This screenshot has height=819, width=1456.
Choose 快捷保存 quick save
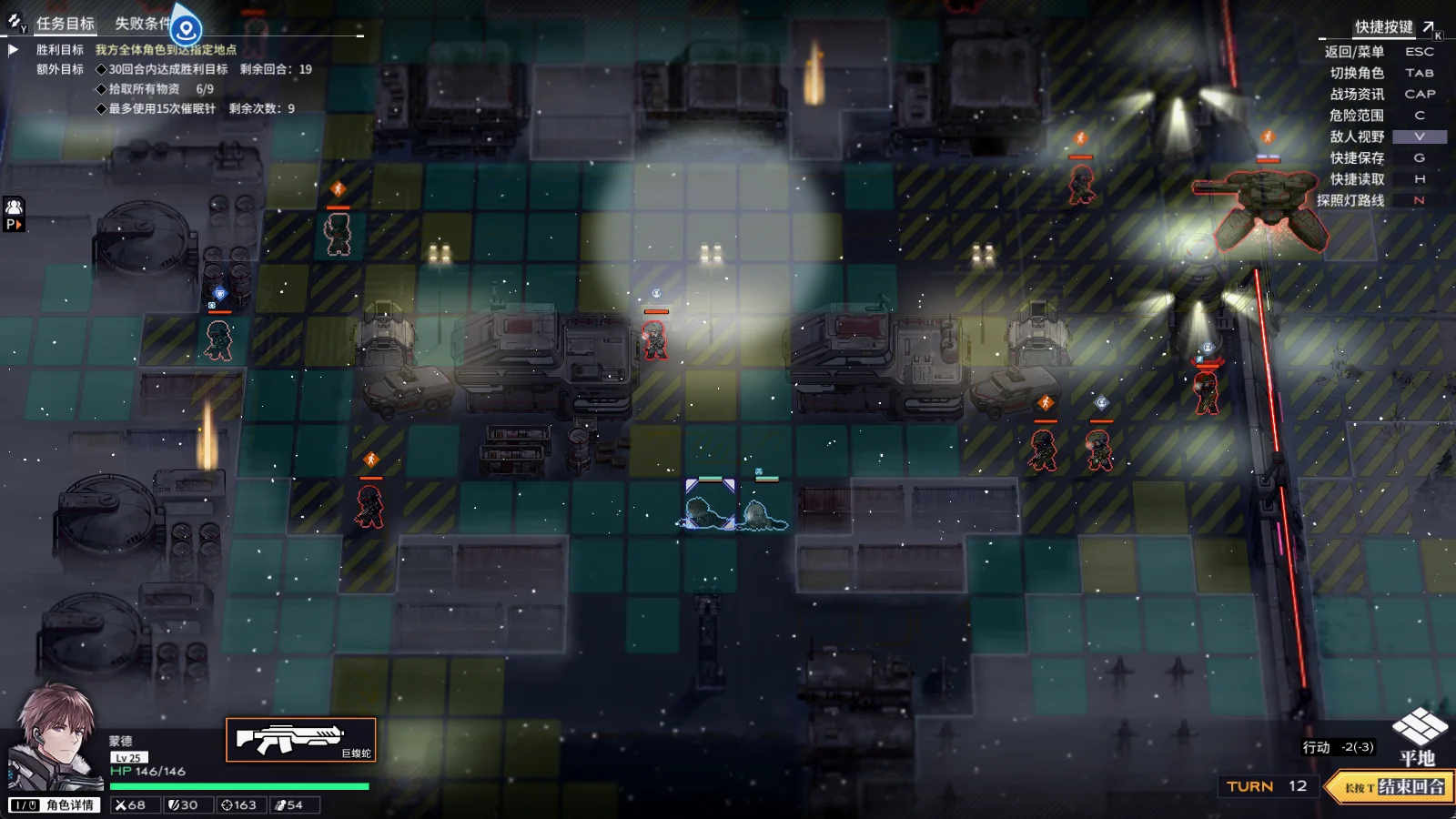[x=1357, y=157]
